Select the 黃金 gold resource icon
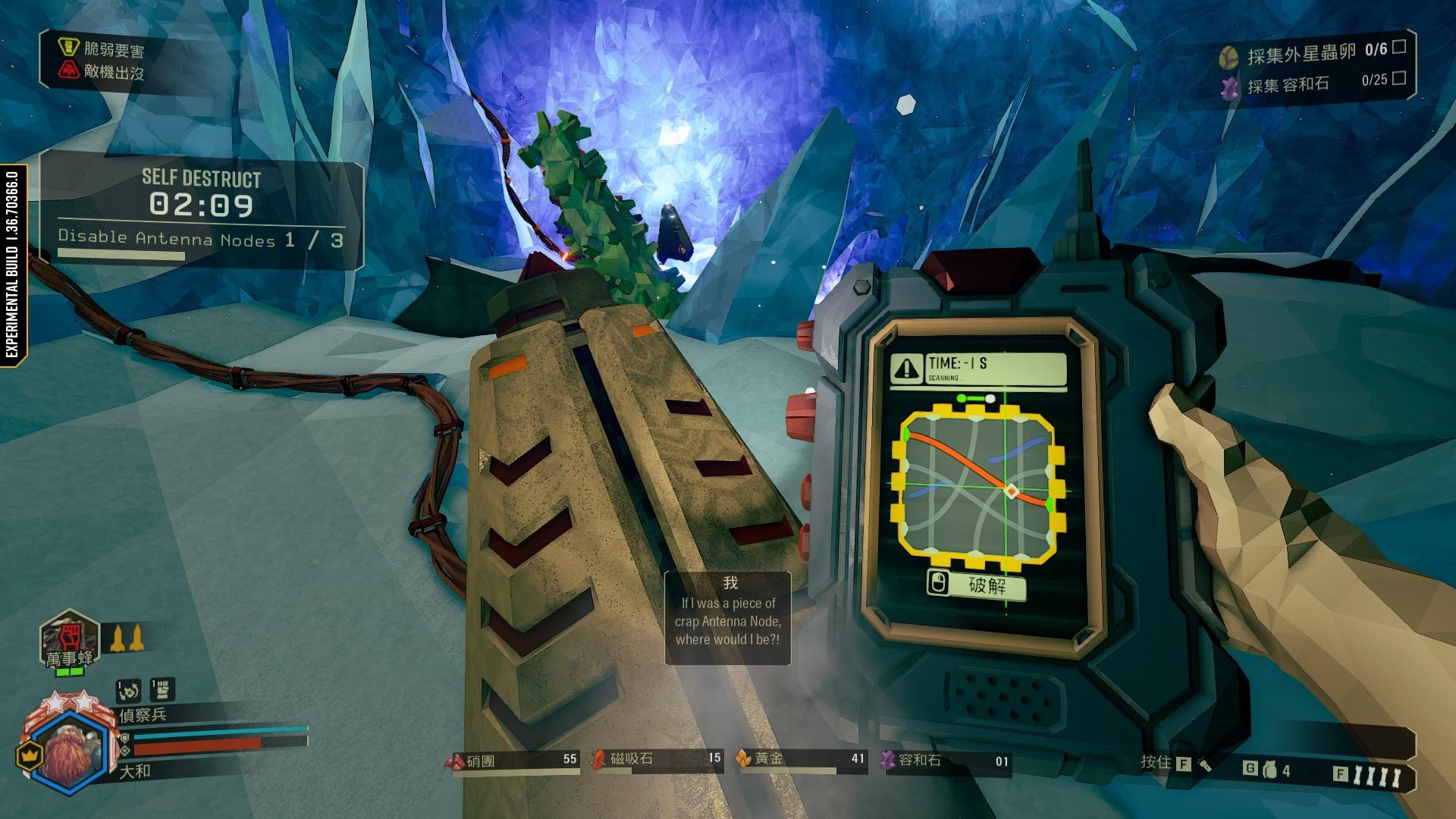Screen dimensions: 1456x819 coord(743,759)
